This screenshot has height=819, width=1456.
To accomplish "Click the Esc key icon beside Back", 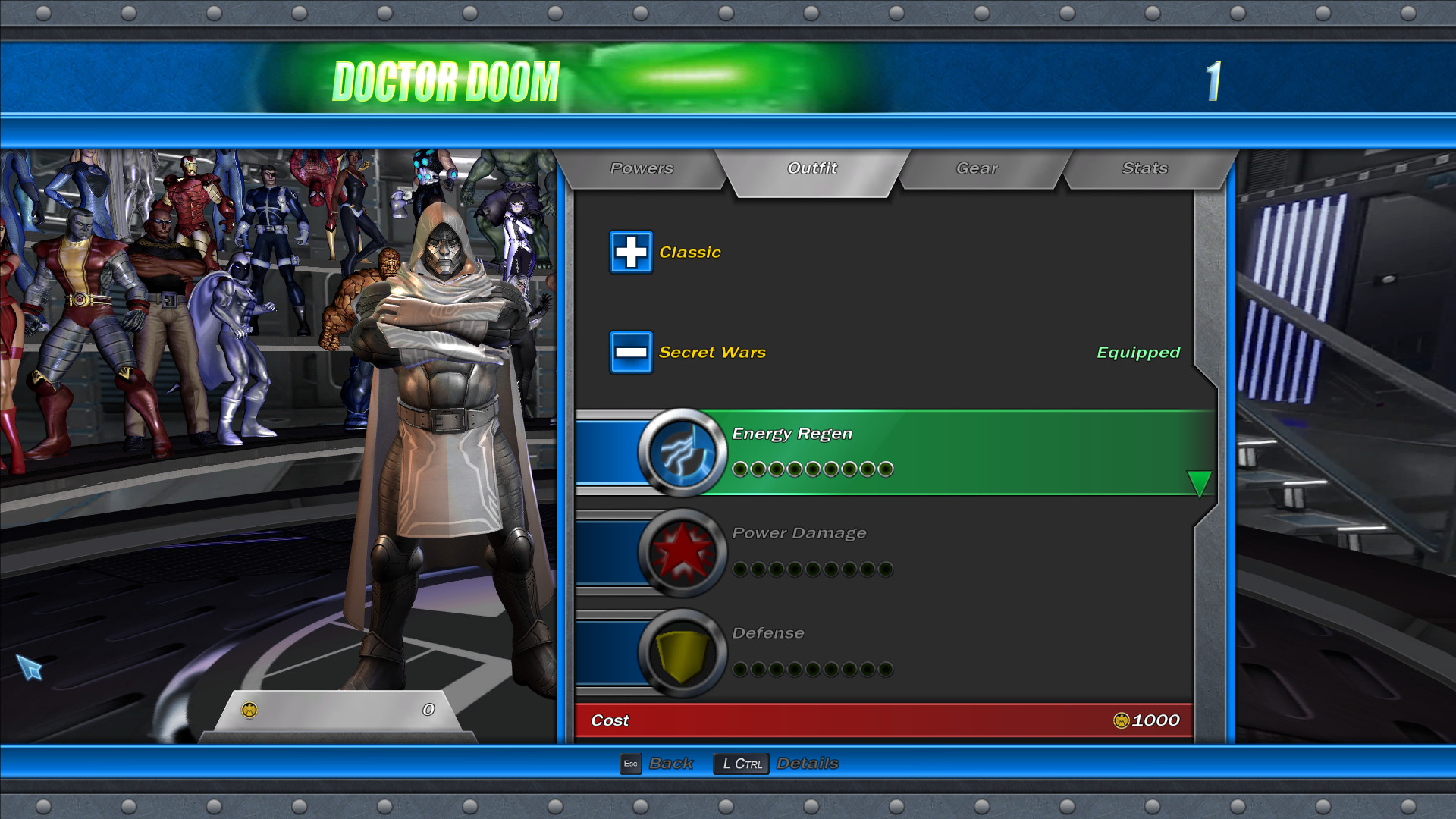I will tap(631, 764).
